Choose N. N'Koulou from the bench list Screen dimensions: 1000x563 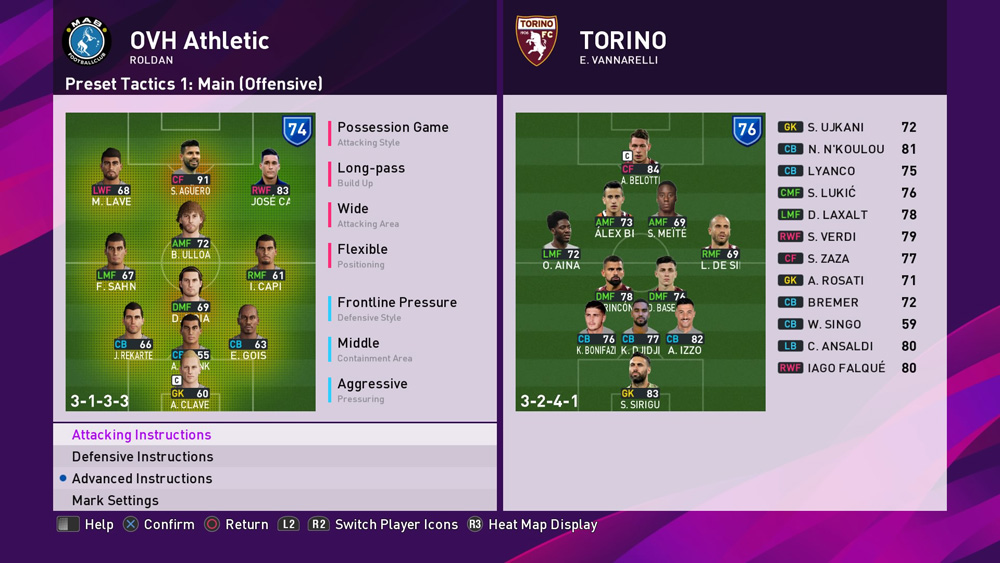pyautogui.click(x=845, y=150)
